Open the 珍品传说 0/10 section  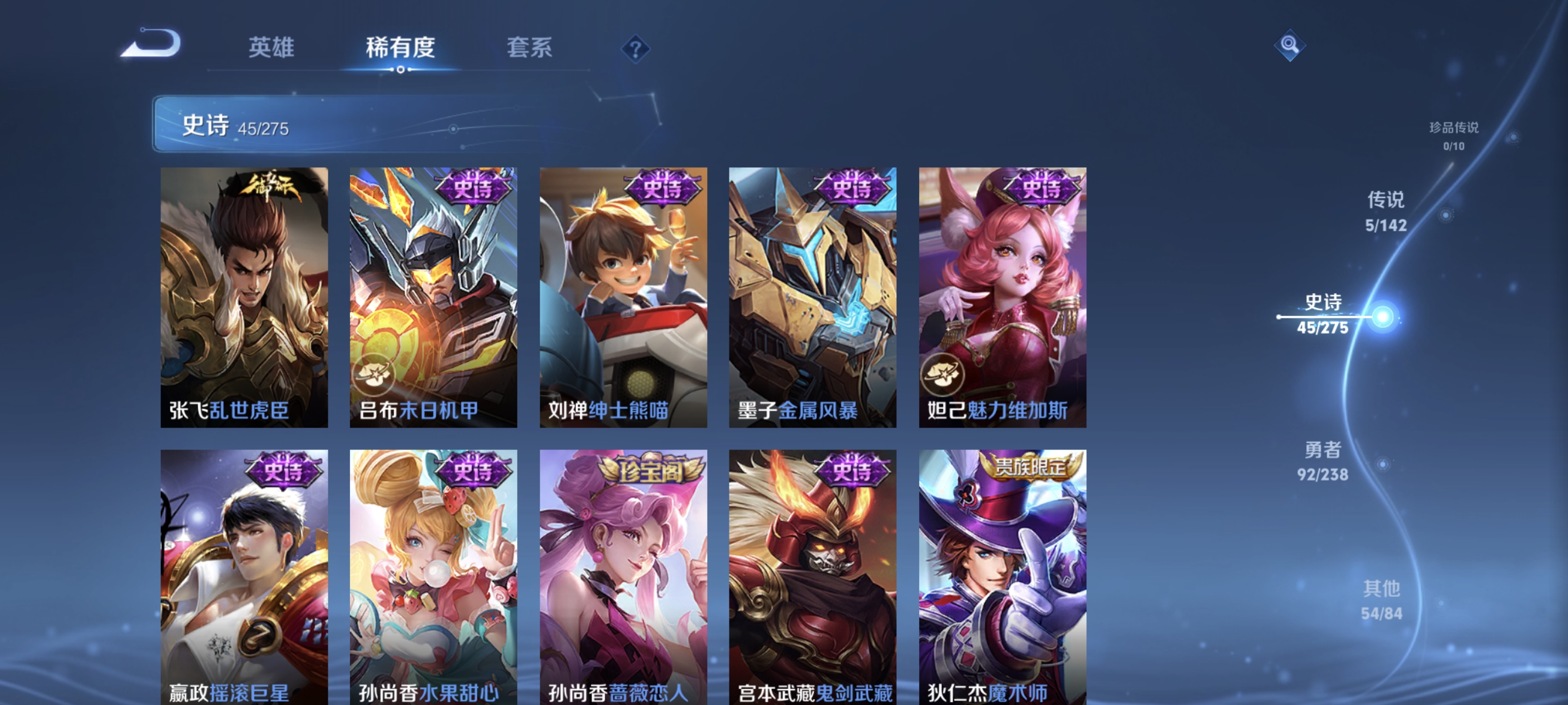click(1453, 135)
